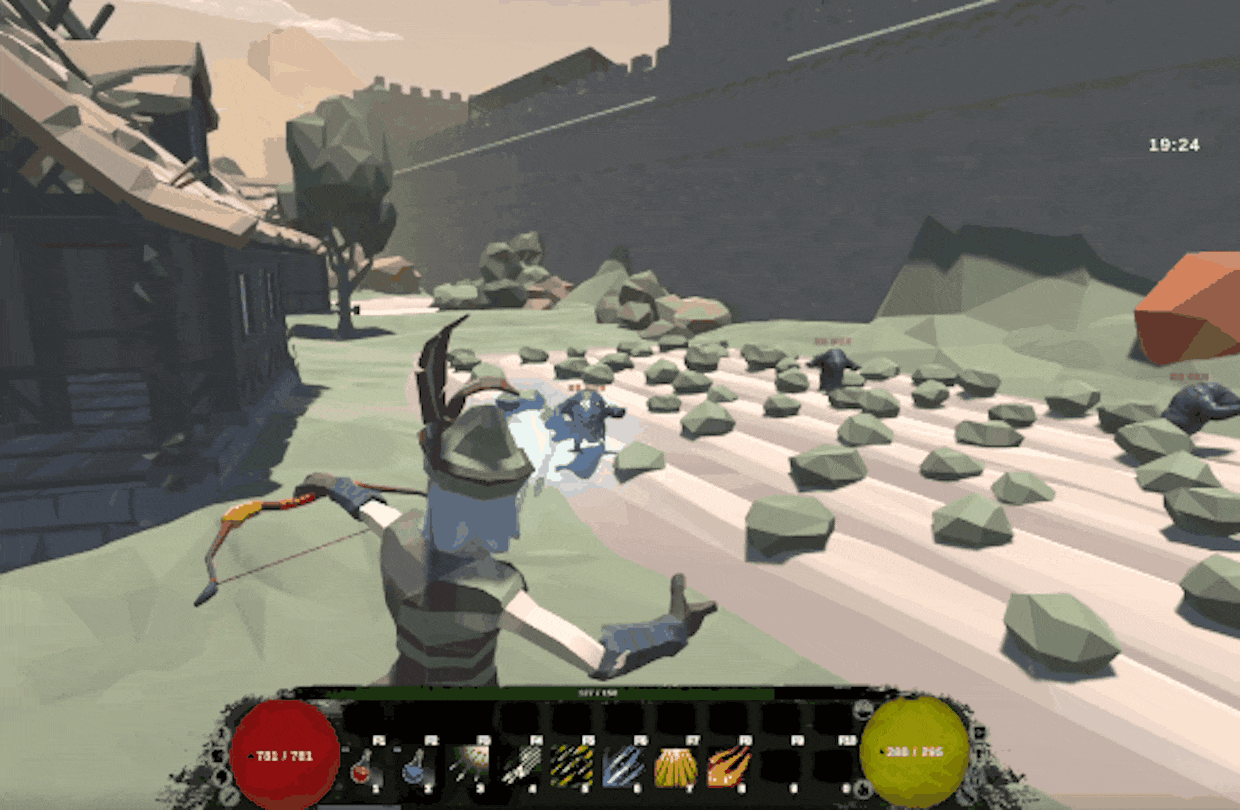The width and height of the screenshot is (1240, 810).
Task: Select the blue triple-arrow skill
Action: click(623, 766)
